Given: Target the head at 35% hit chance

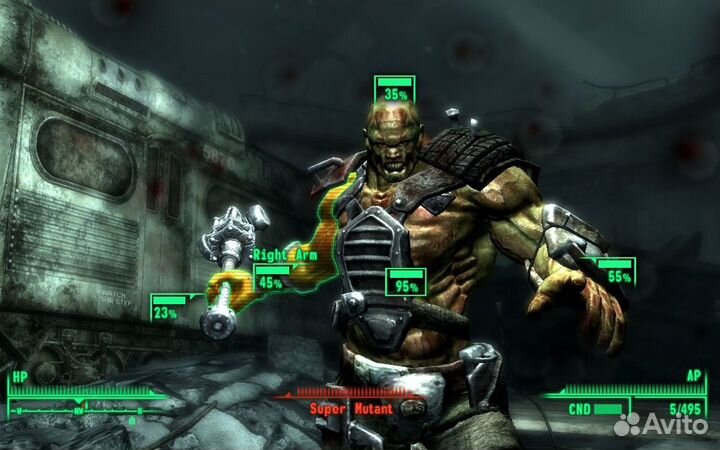Looking at the screenshot, I should [395, 89].
